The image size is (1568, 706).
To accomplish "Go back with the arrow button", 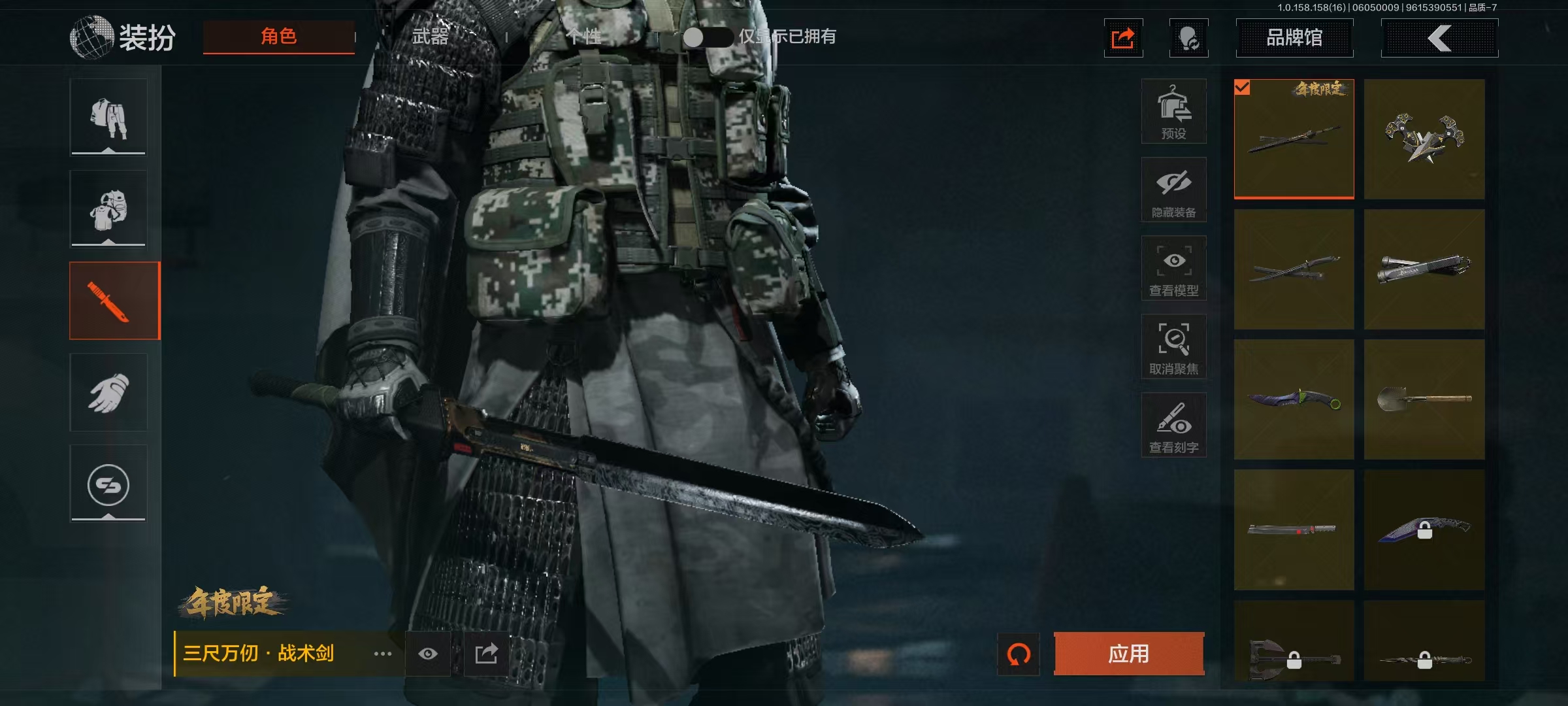I will [x=1439, y=38].
